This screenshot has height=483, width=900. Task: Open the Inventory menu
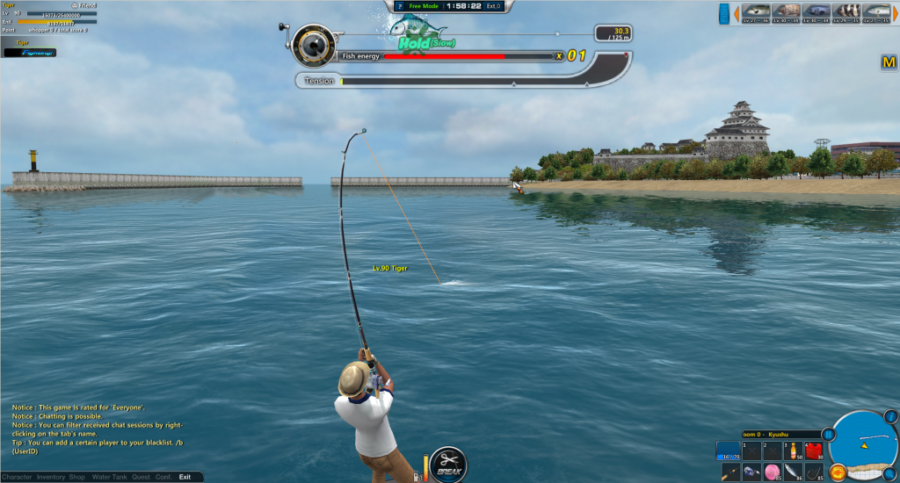click(x=50, y=477)
